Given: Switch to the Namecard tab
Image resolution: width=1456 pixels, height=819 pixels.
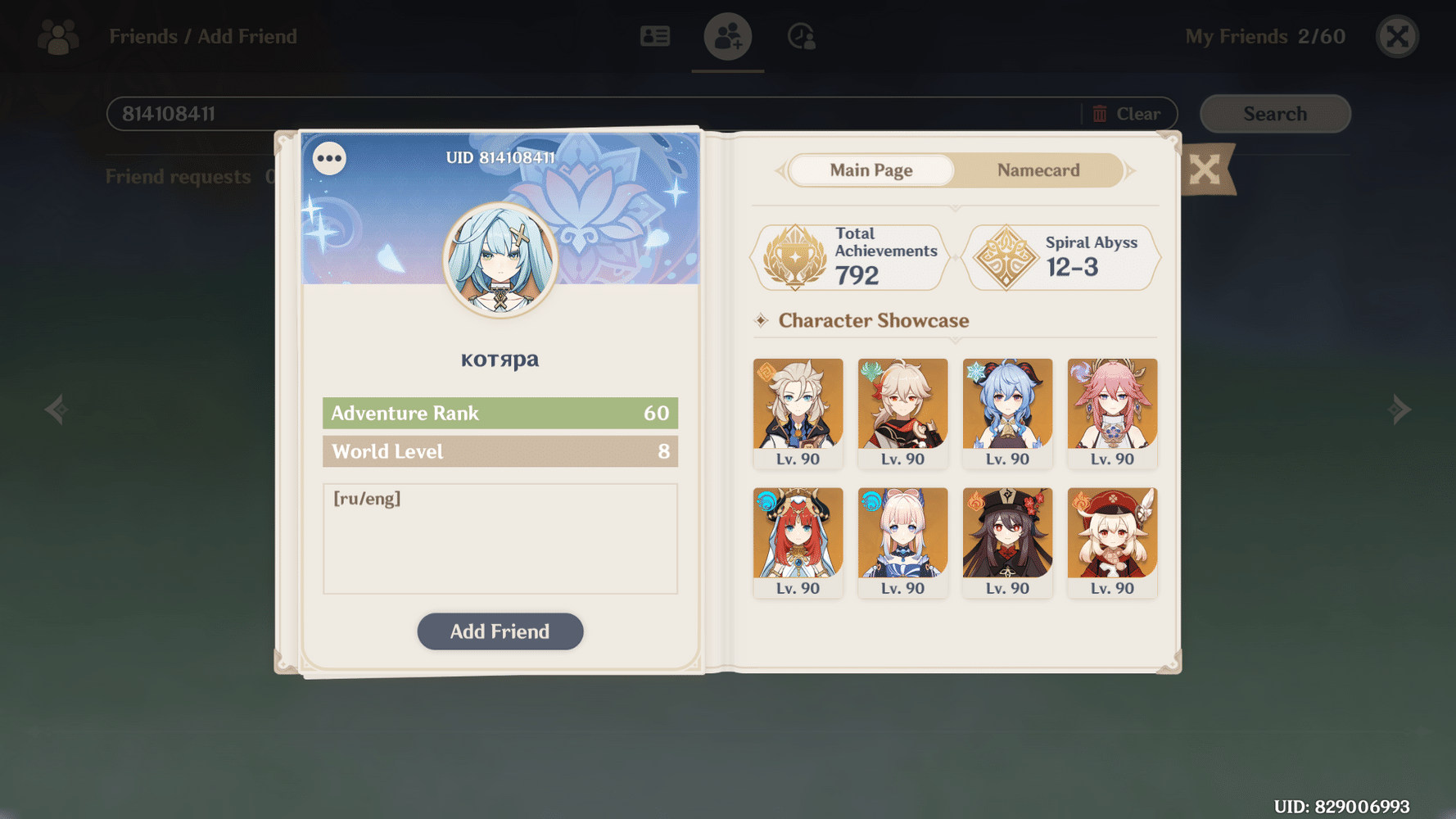Looking at the screenshot, I should tap(1038, 170).
